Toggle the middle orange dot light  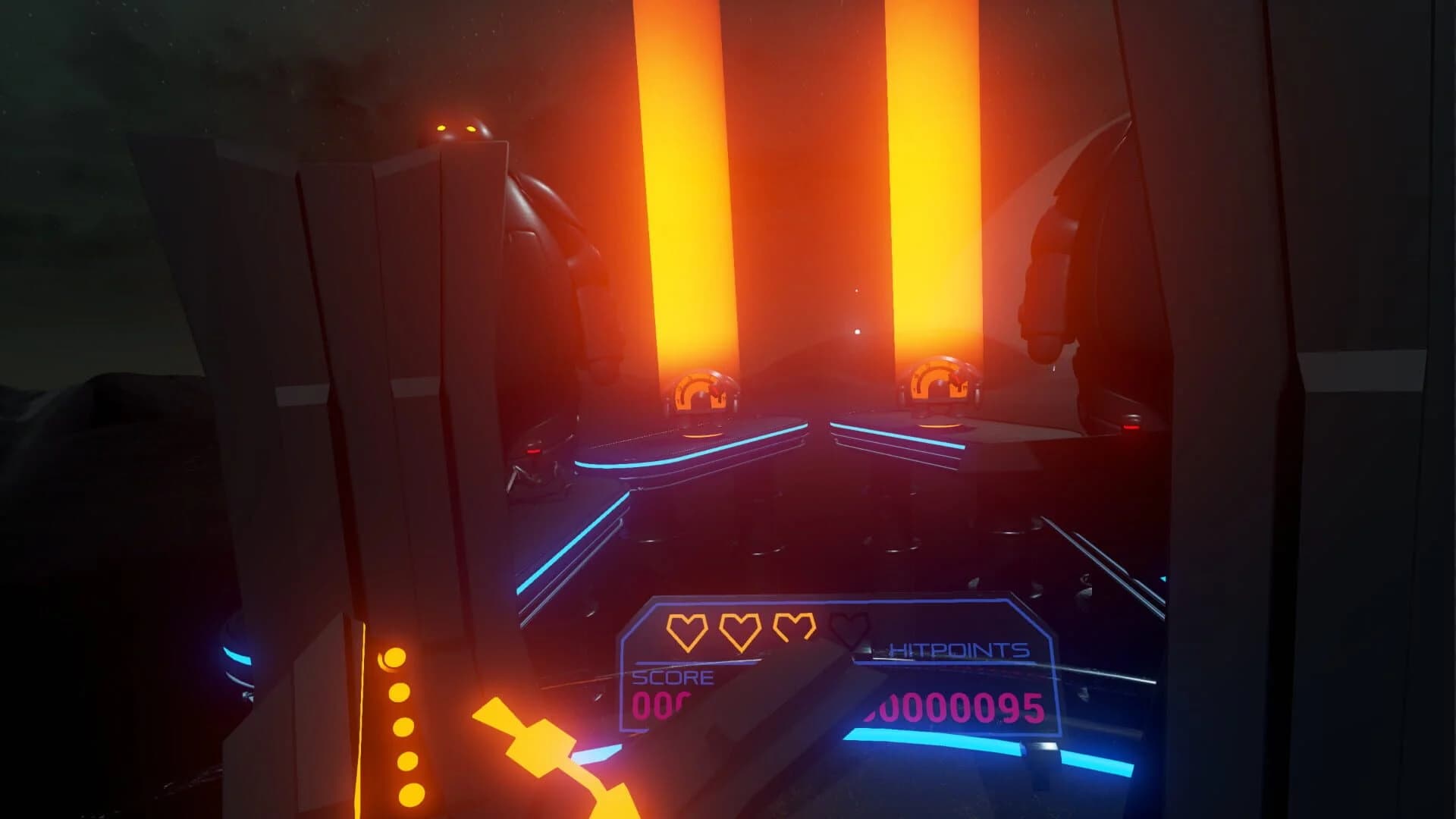tap(403, 728)
